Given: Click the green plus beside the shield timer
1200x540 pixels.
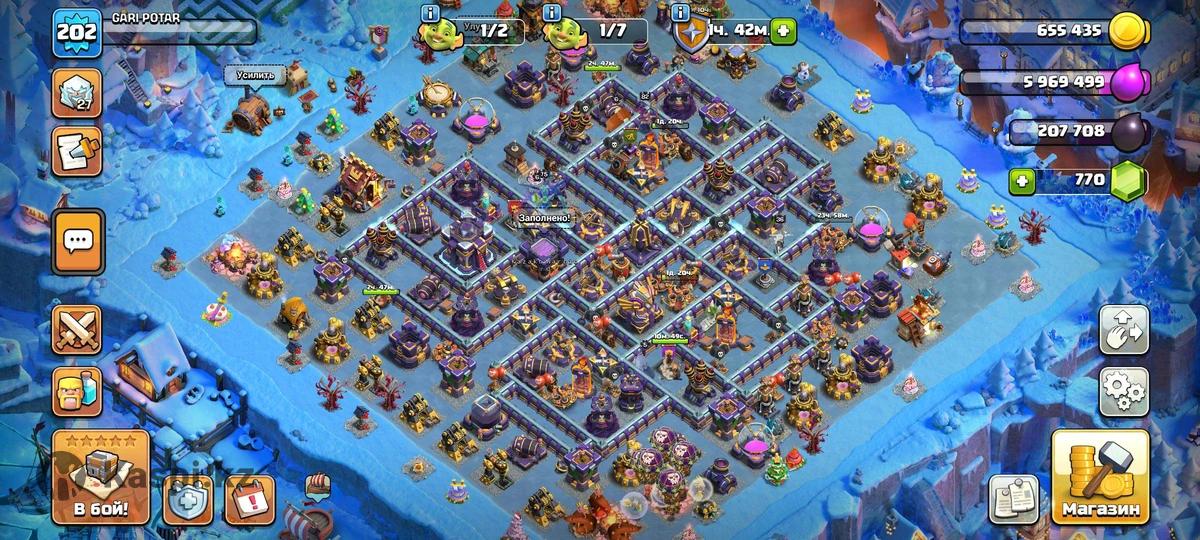Looking at the screenshot, I should [x=782, y=32].
